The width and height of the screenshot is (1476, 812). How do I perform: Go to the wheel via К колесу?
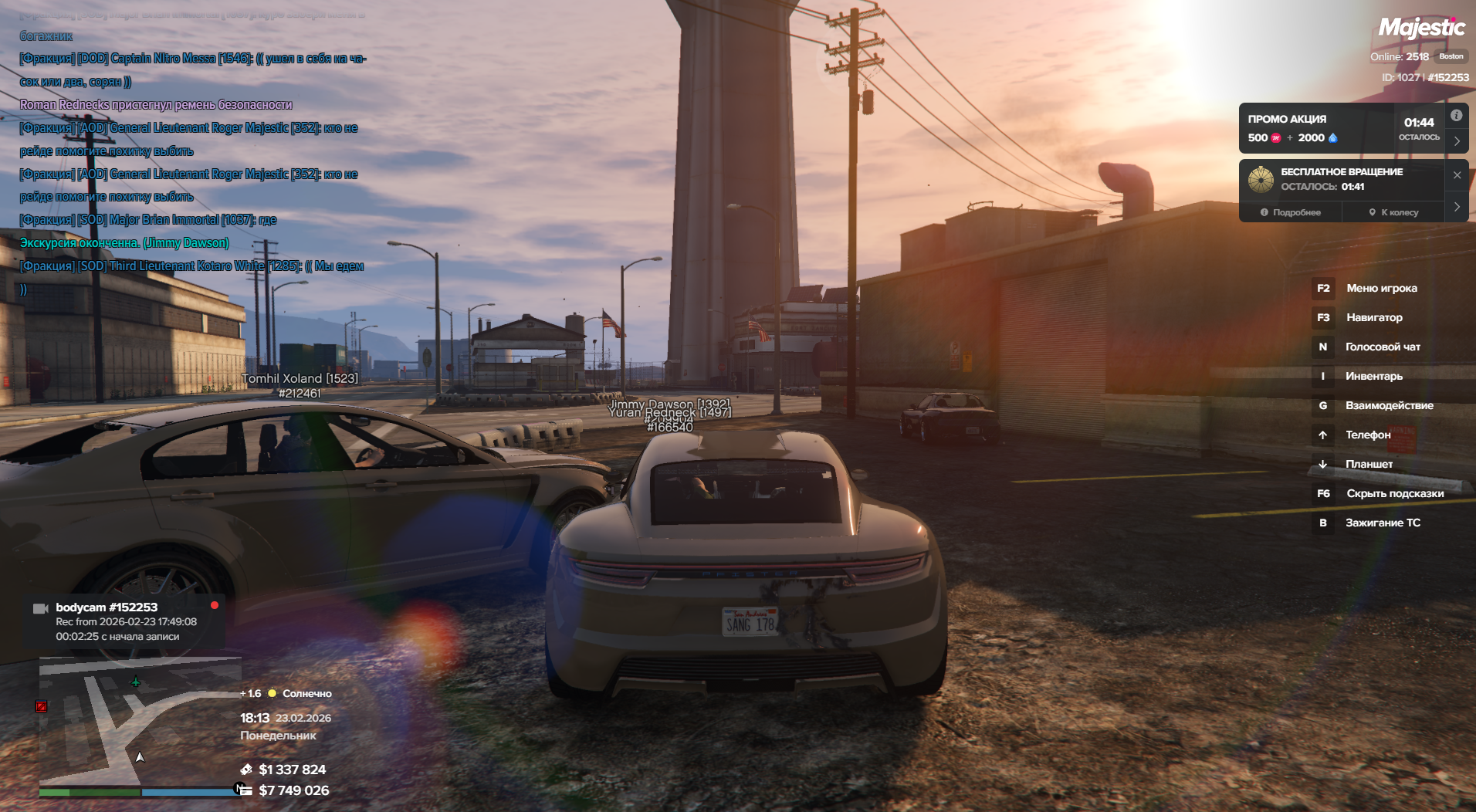pos(1393,212)
